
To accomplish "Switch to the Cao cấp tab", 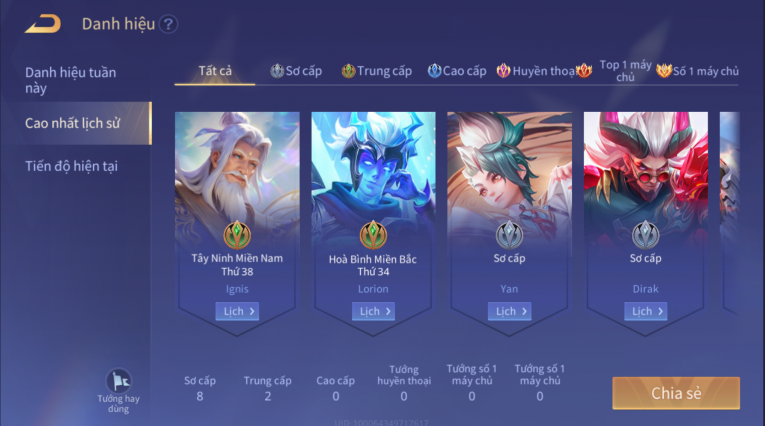I will [x=457, y=71].
